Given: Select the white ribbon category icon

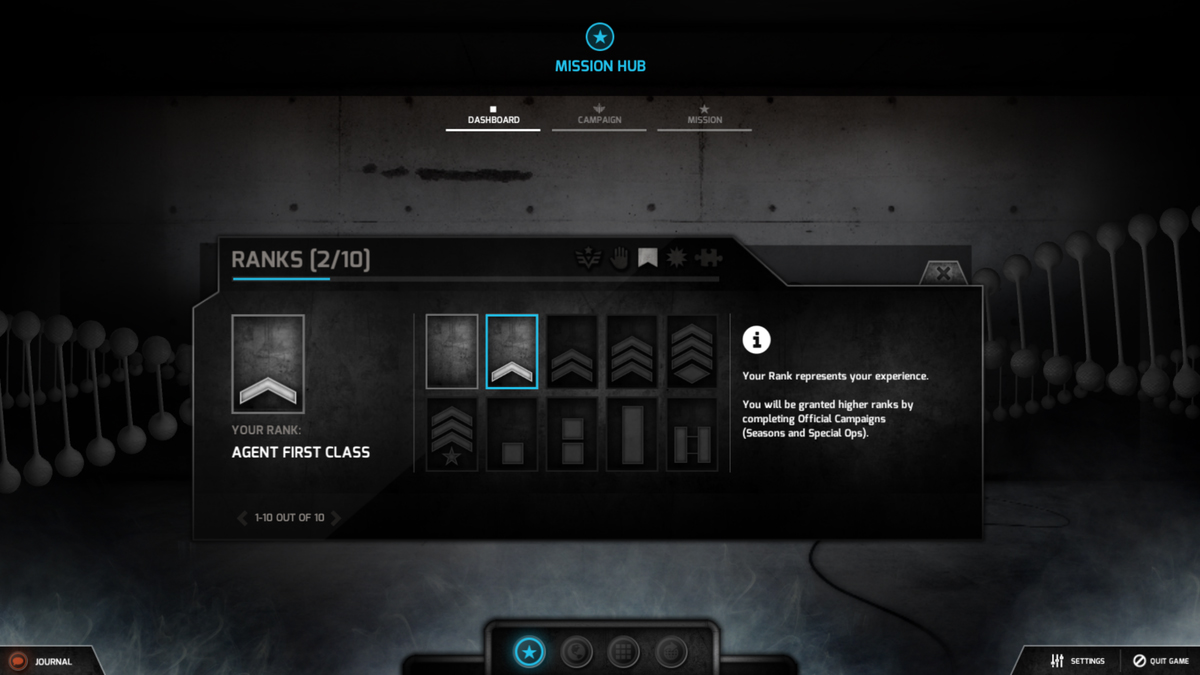Looking at the screenshot, I should coord(648,259).
